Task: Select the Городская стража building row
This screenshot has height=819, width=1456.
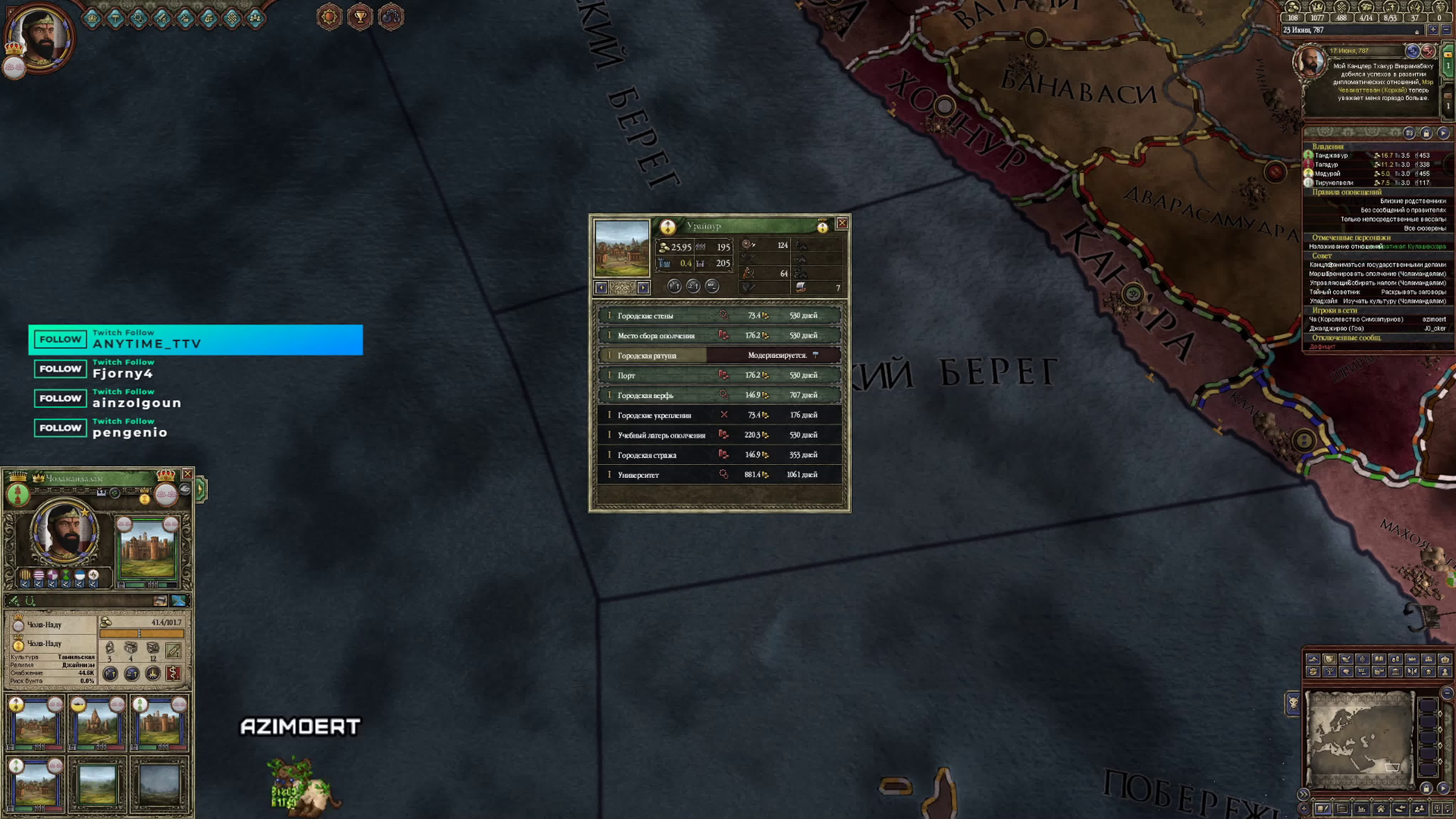Action: coord(719,455)
